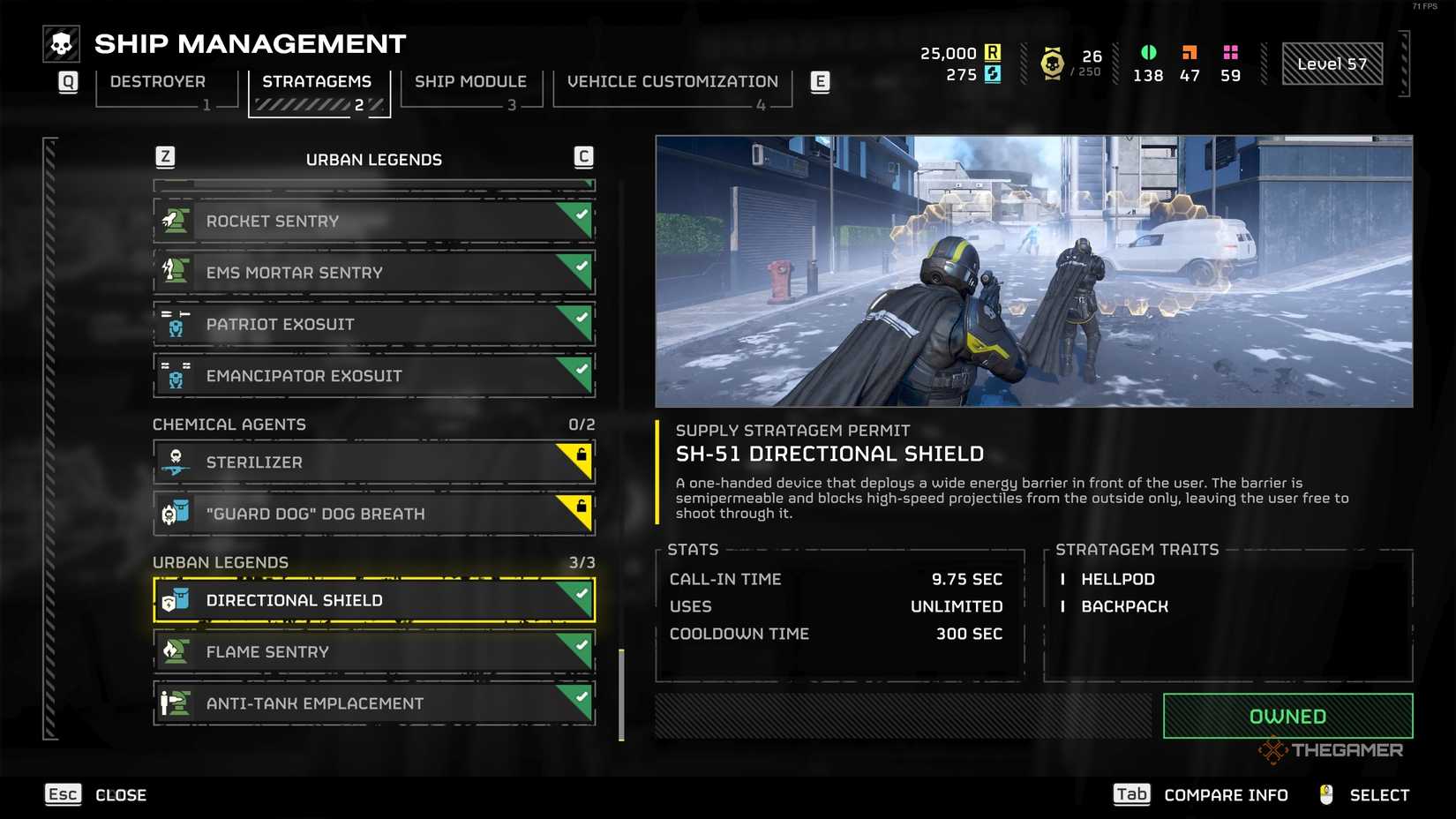This screenshot has height=819, width=1456.
Task: Select Emancipator Exosuit from the list
Action: pos(373,376)
